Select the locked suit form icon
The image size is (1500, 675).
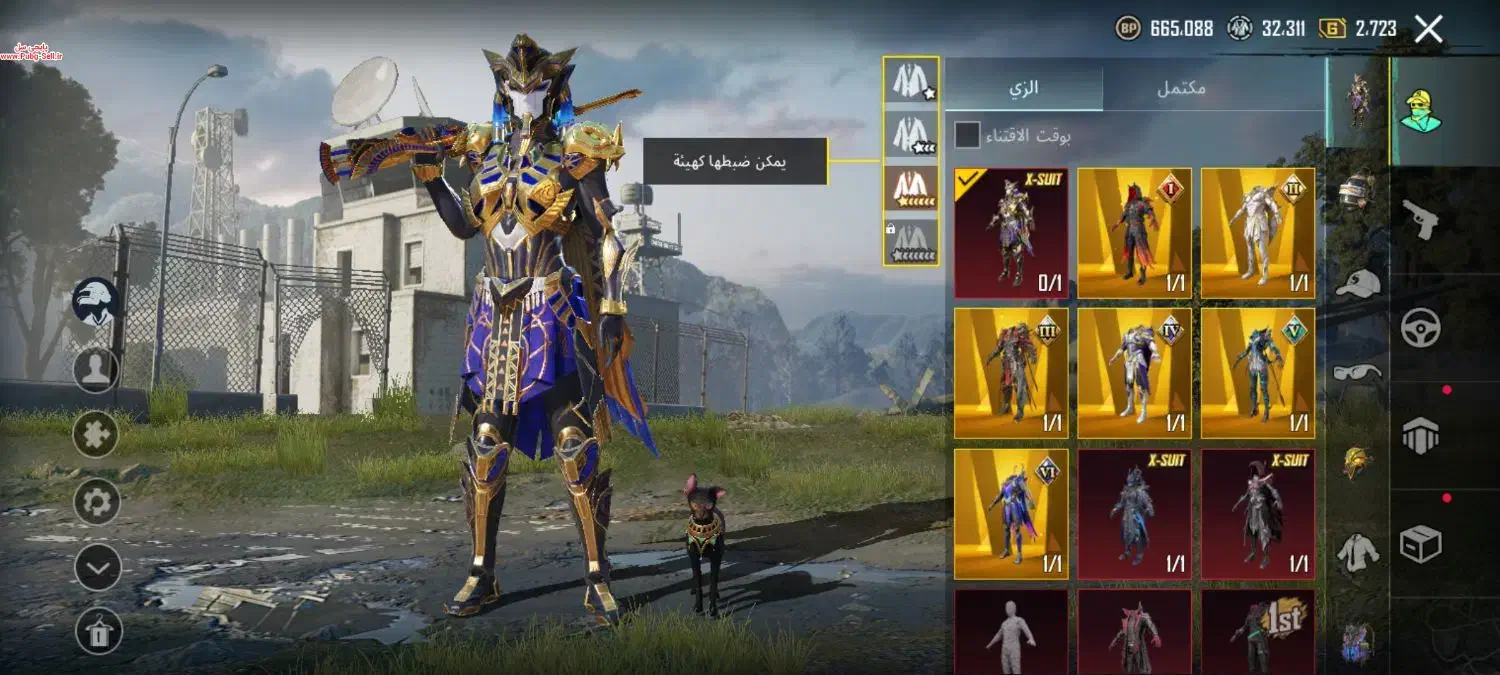tap(911, 242)
